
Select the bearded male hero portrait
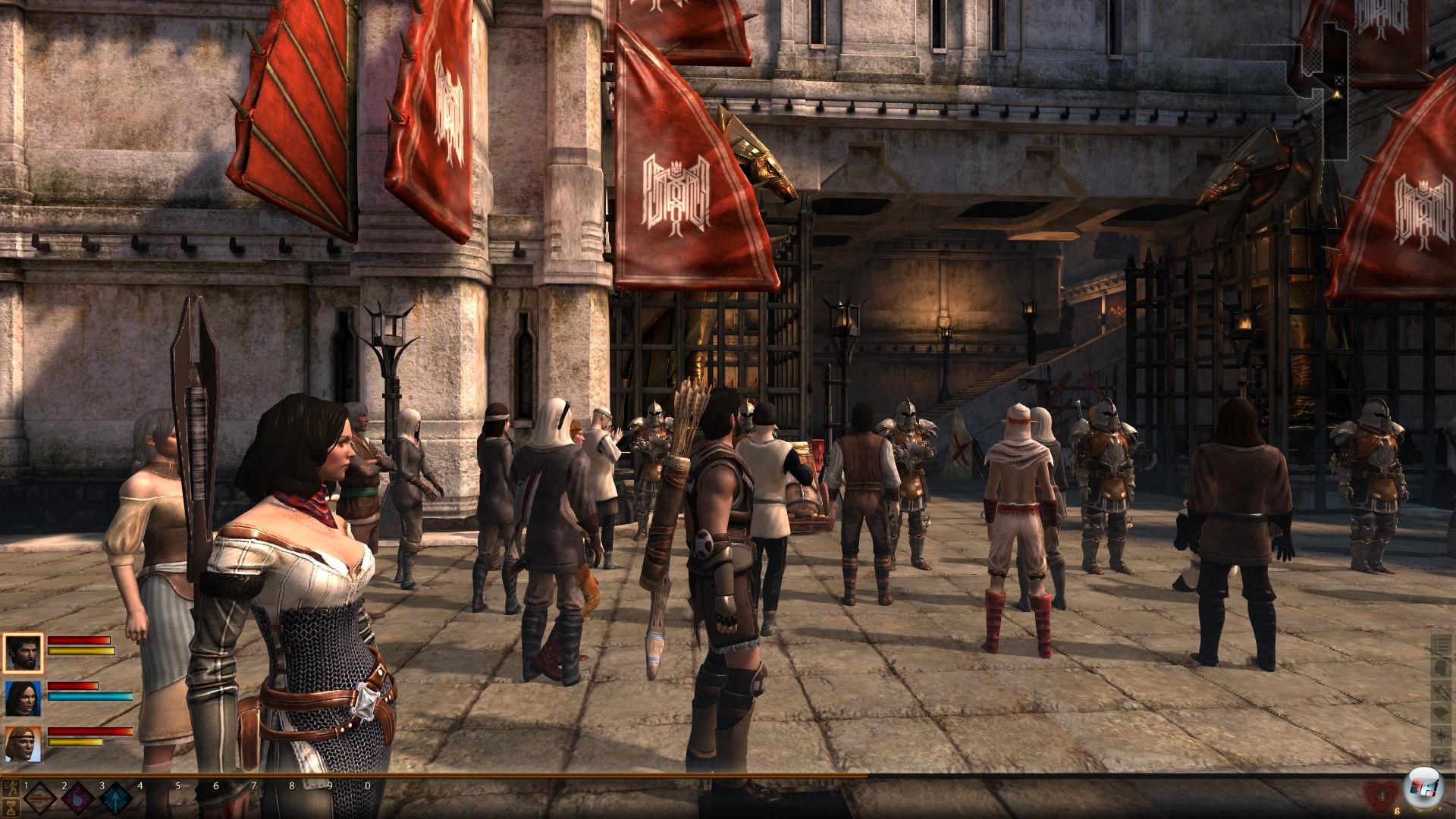click(24, 652)
